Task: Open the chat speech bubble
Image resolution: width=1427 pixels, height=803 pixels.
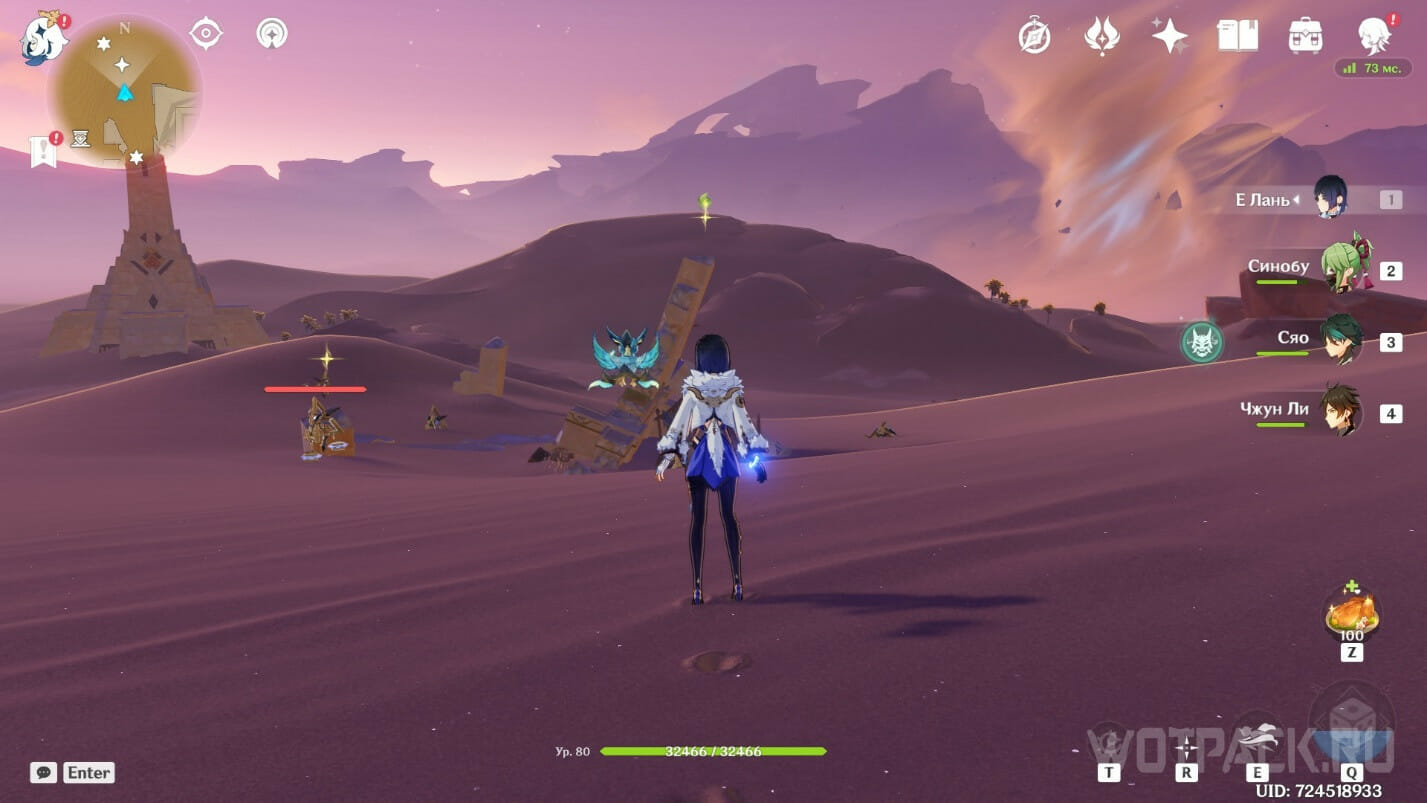Action: (x=43, y=772)
